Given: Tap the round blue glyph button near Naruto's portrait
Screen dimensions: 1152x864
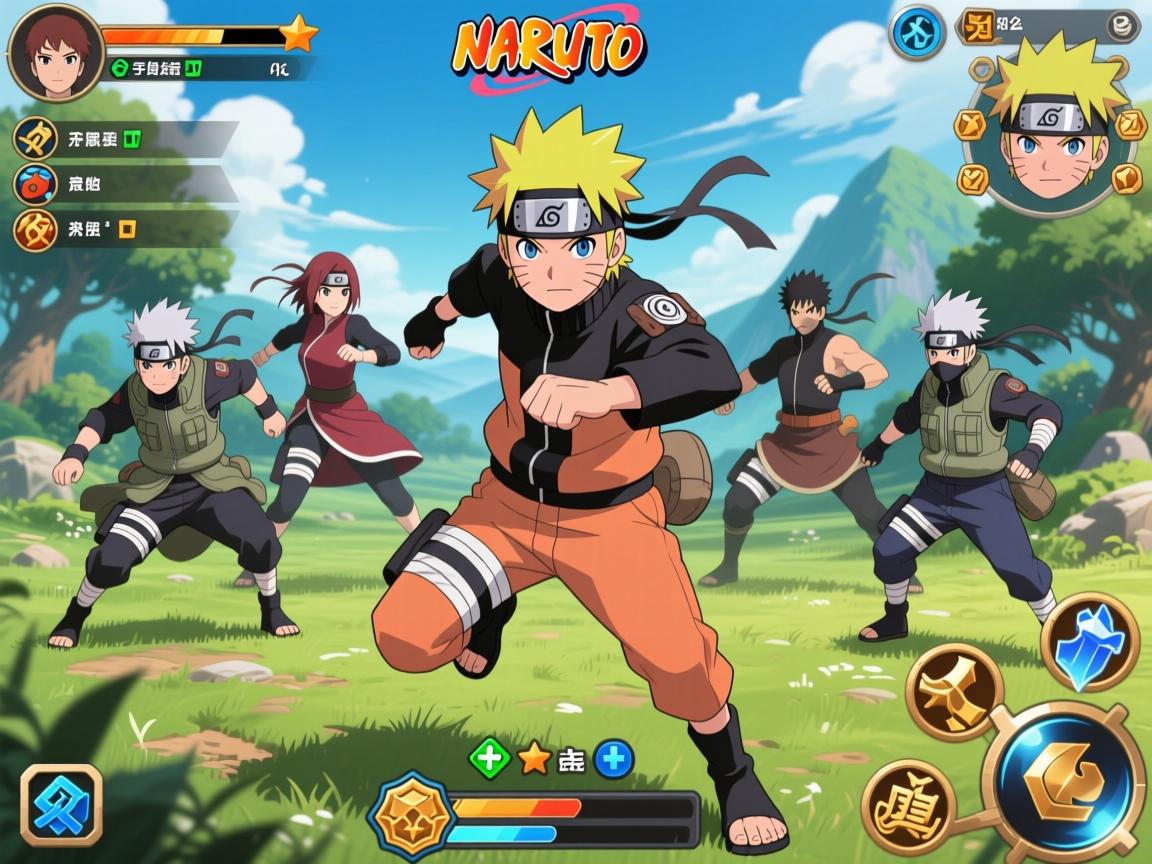Looking at the screenshot, I should coord(916,32).
